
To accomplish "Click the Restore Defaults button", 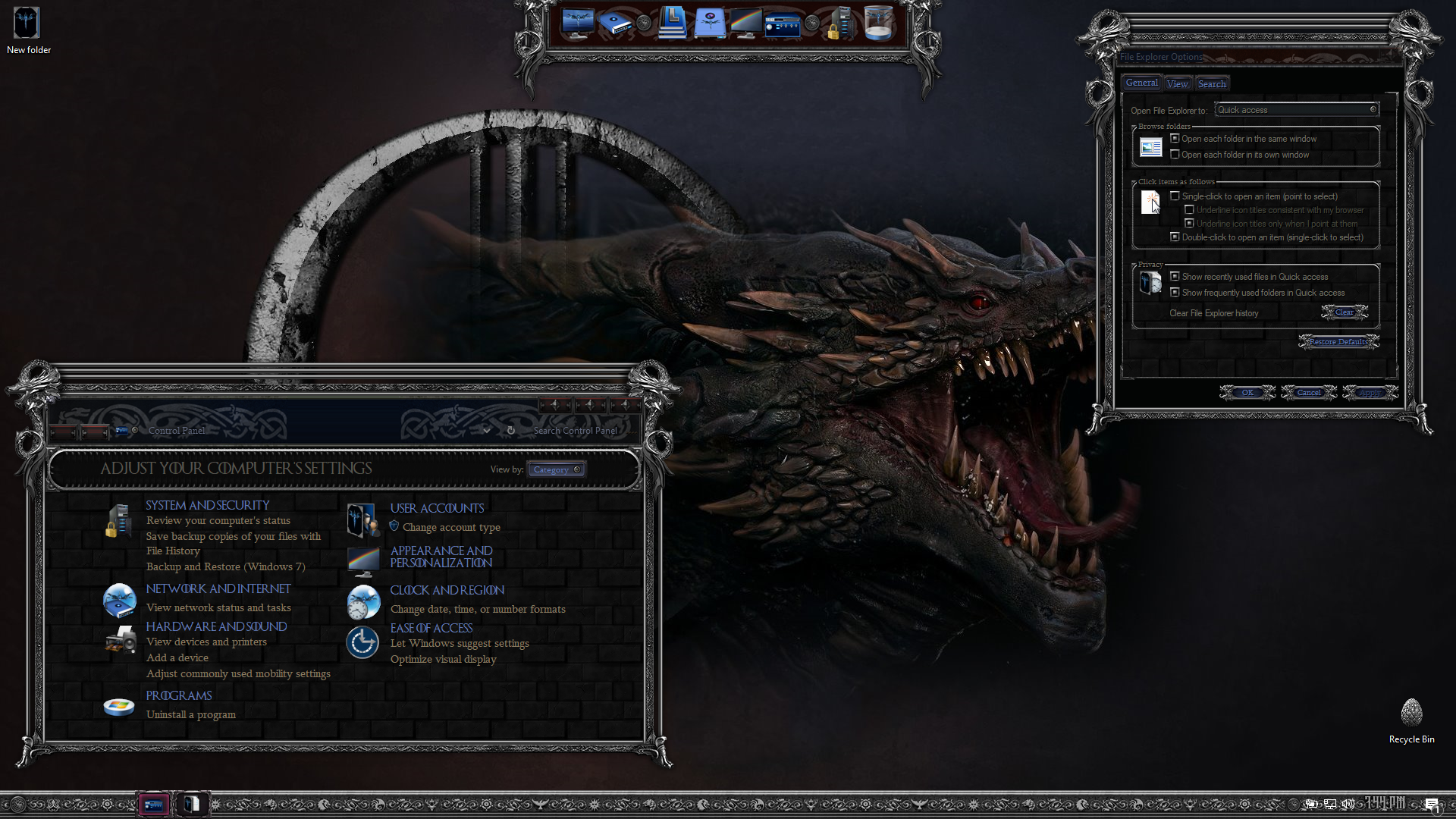I will (1338, 342).
